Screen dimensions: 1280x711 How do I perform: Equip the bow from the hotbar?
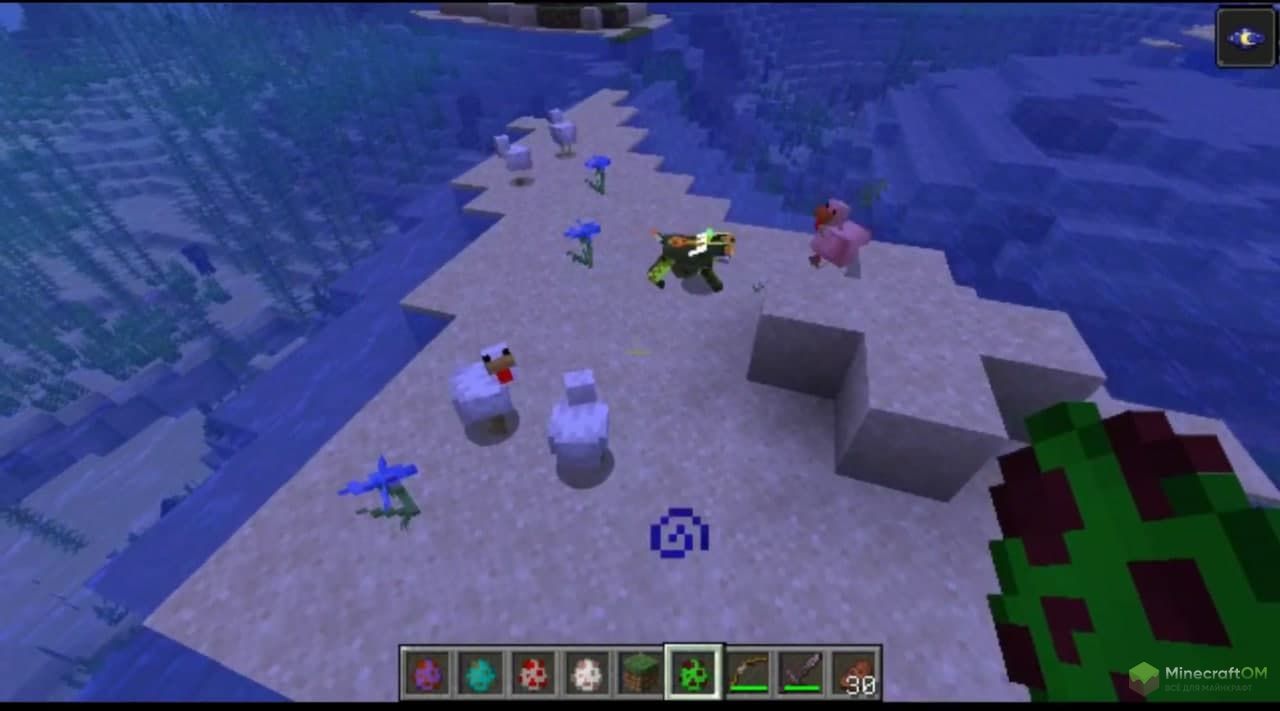[x=748, y=673]
